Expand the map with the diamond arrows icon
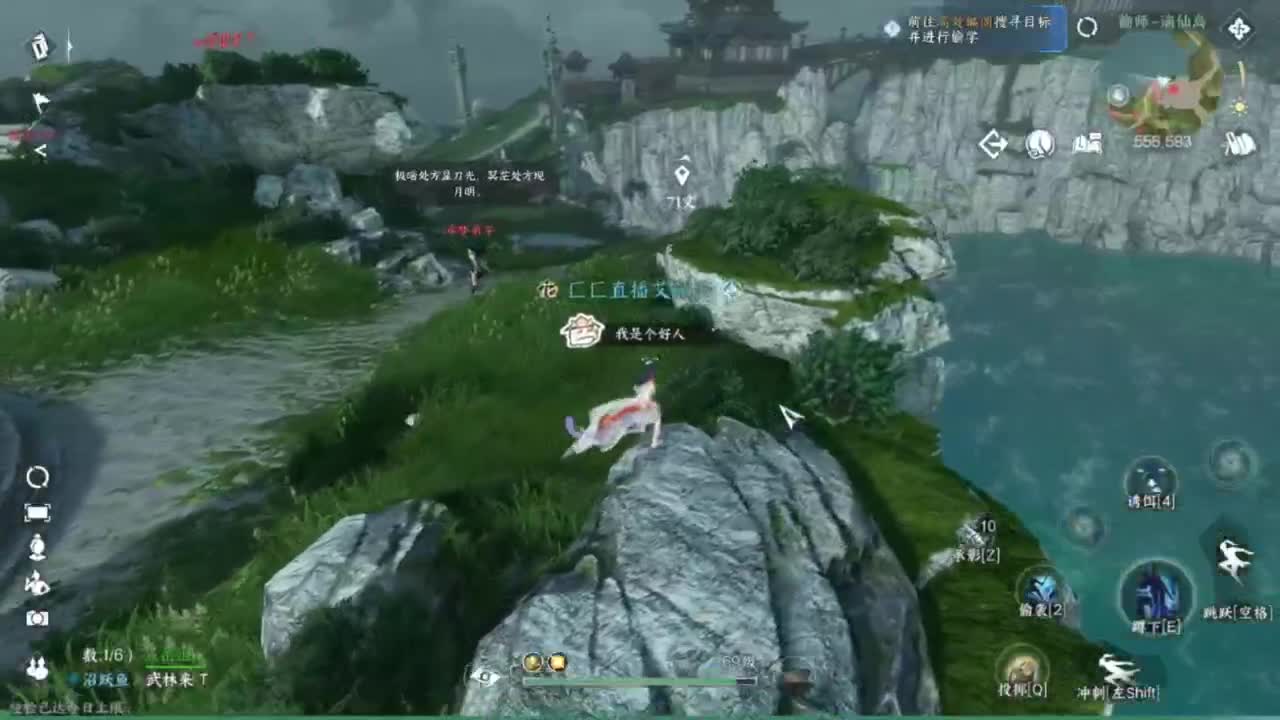This screenshot has height=720, width=1280. (x=1238, y=28)
